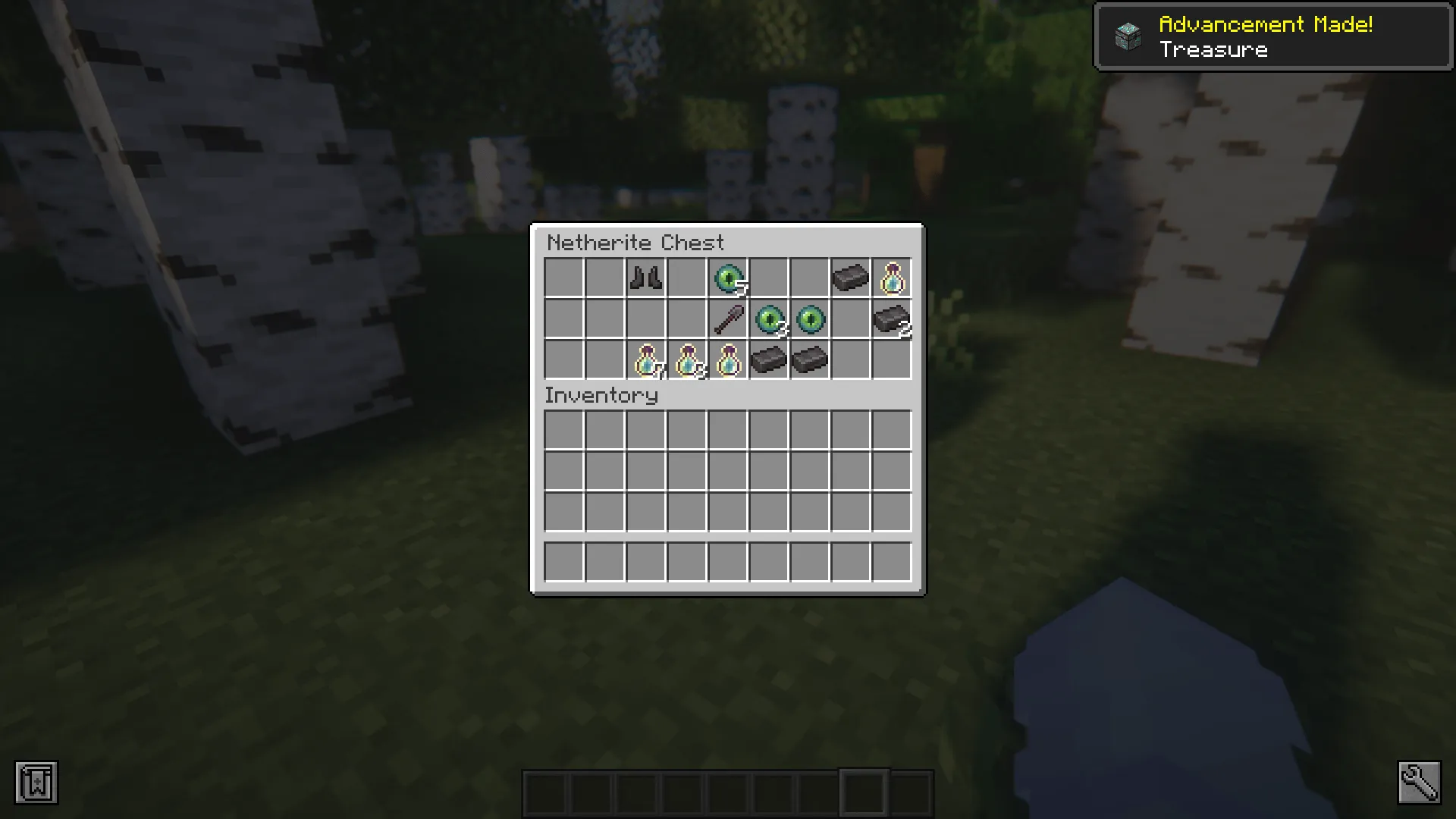The width and height of the screenshot is (1456, 819).
Task: Click the first empty inventory slot
Action: (563, 430)
